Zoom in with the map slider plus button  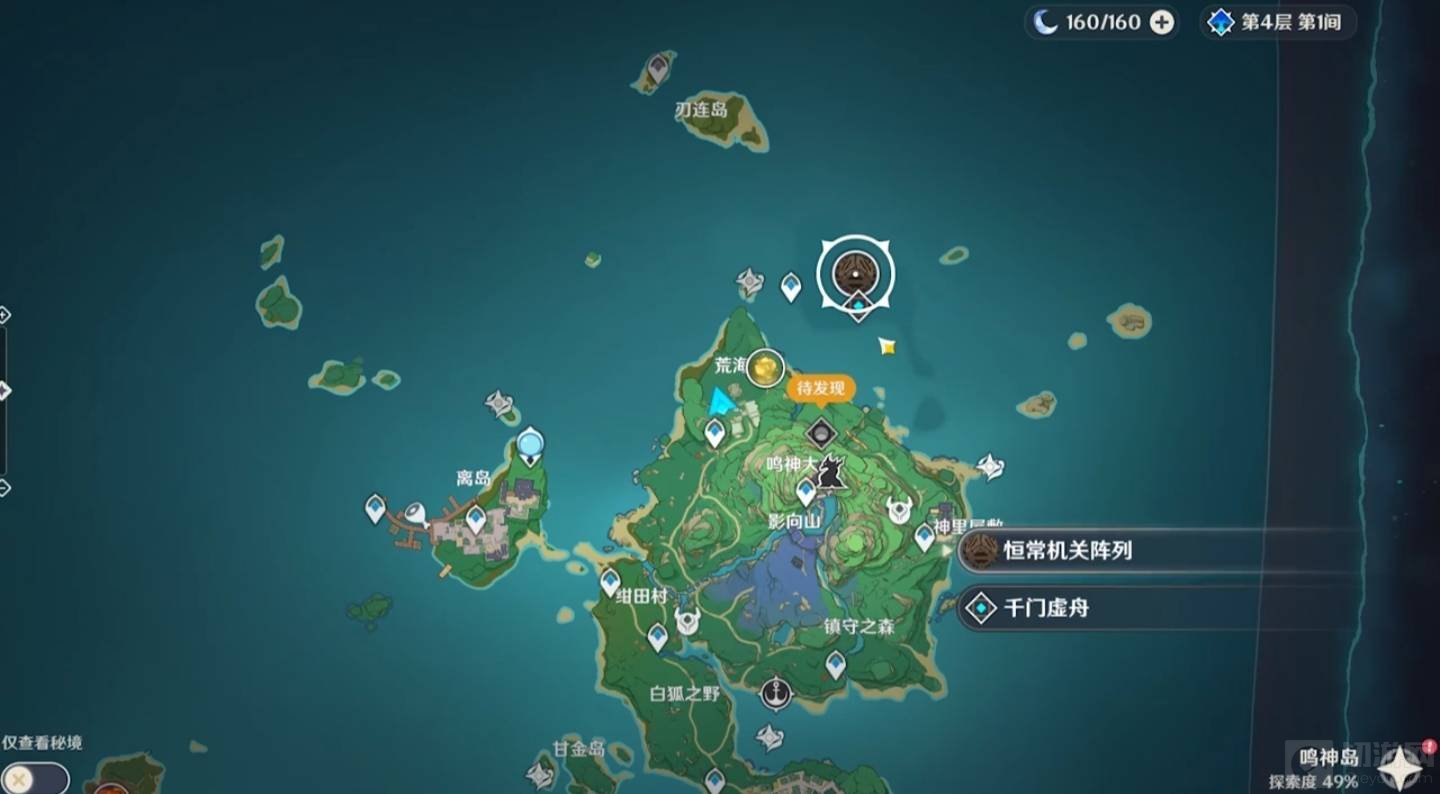tap(3, 315)
